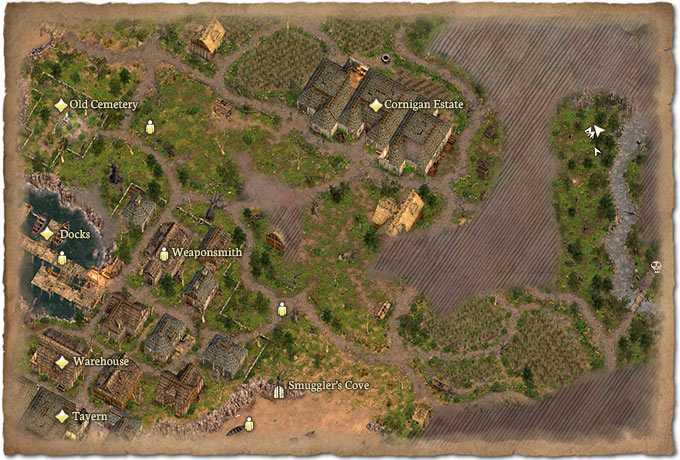Viewport: 680px width, 460px height.
Task: Choose the Docks location marker
Action: [47, 234]
